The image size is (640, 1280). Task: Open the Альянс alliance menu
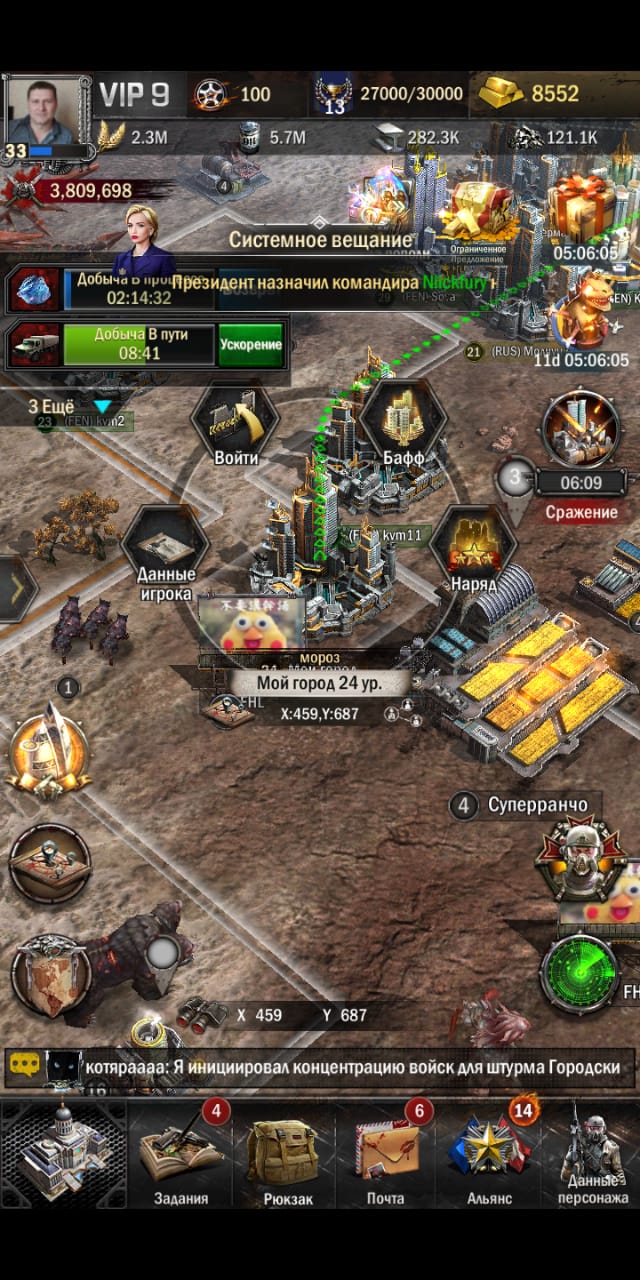[489, 1153]
